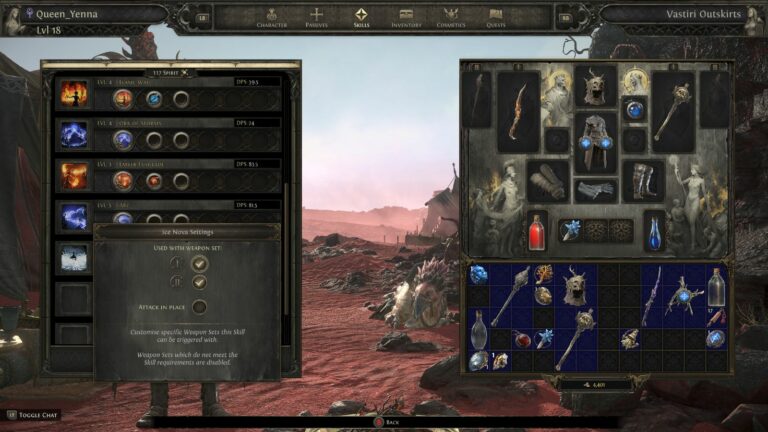Screen dimensions: 768x432
Task: Select the Flame Wall skill icon
Action: [74, 95]
